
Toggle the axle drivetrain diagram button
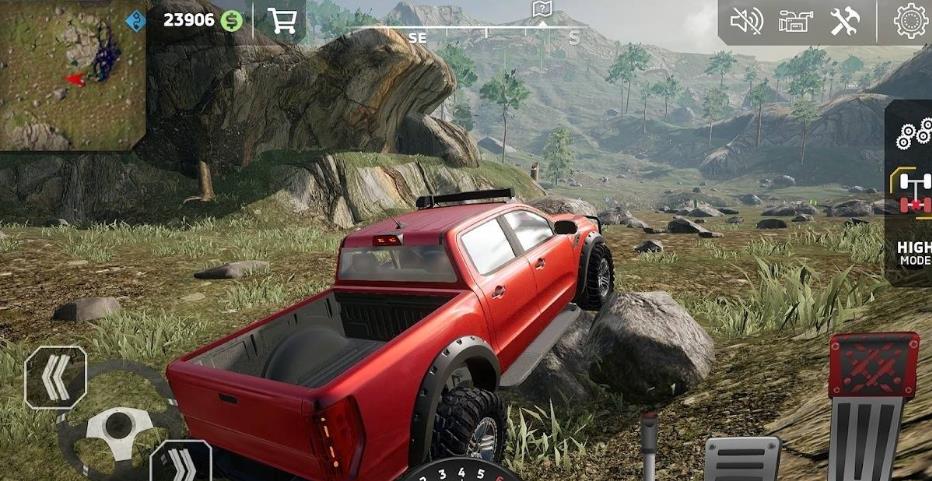pyautogui.click(x=913, y=192)
